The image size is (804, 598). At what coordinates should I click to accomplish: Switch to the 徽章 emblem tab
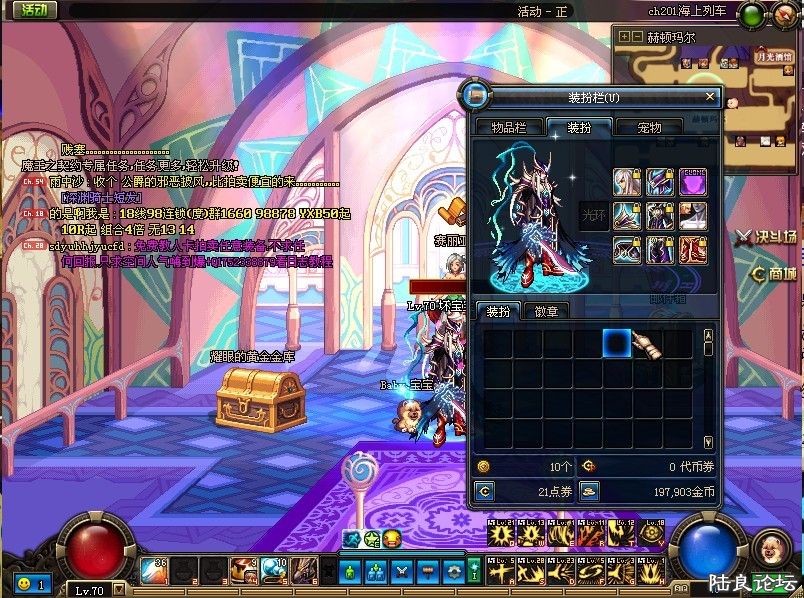click(547, 311)
